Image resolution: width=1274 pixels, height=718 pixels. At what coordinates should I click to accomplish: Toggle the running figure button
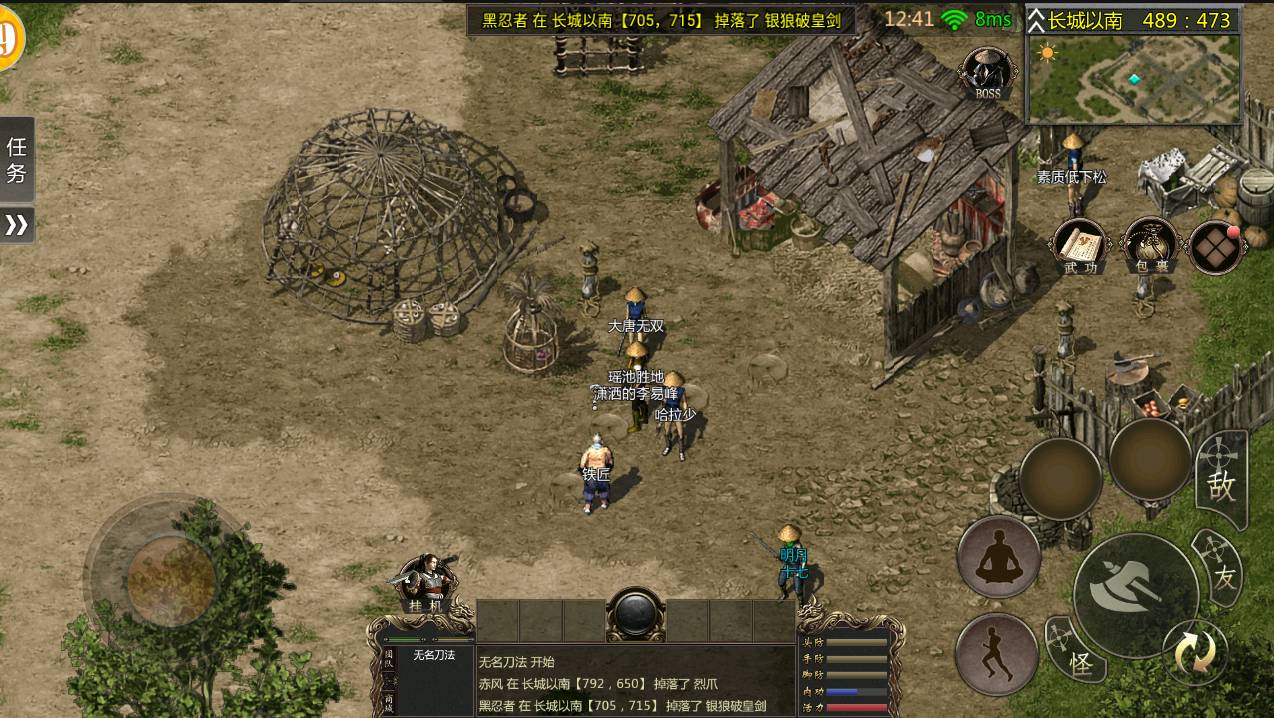click(996, 654)
